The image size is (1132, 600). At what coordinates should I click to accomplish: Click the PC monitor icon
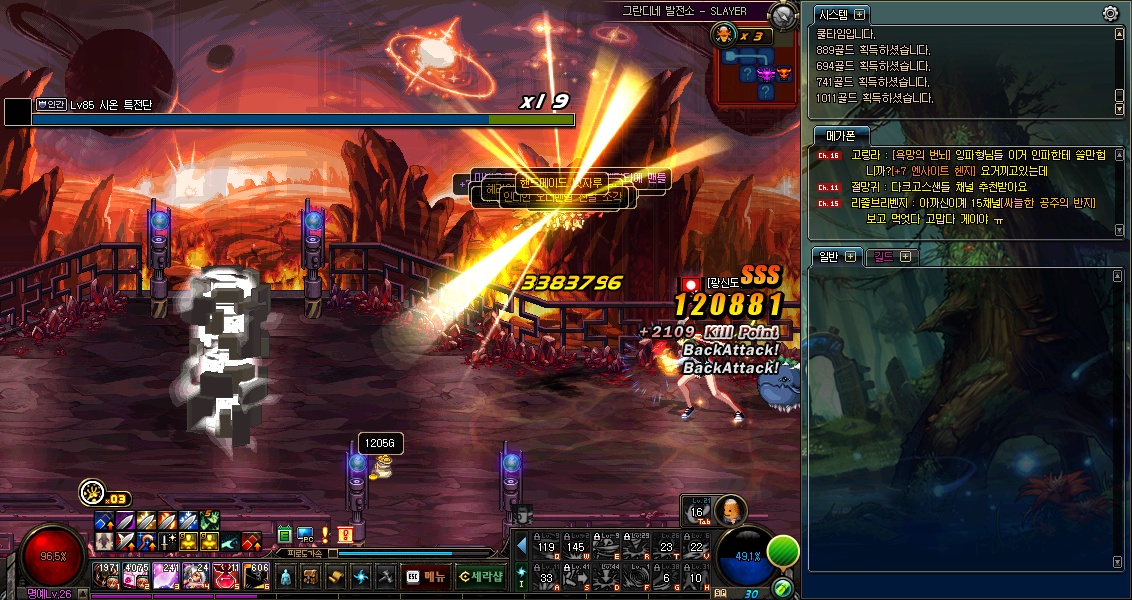(x=305, y=534)
